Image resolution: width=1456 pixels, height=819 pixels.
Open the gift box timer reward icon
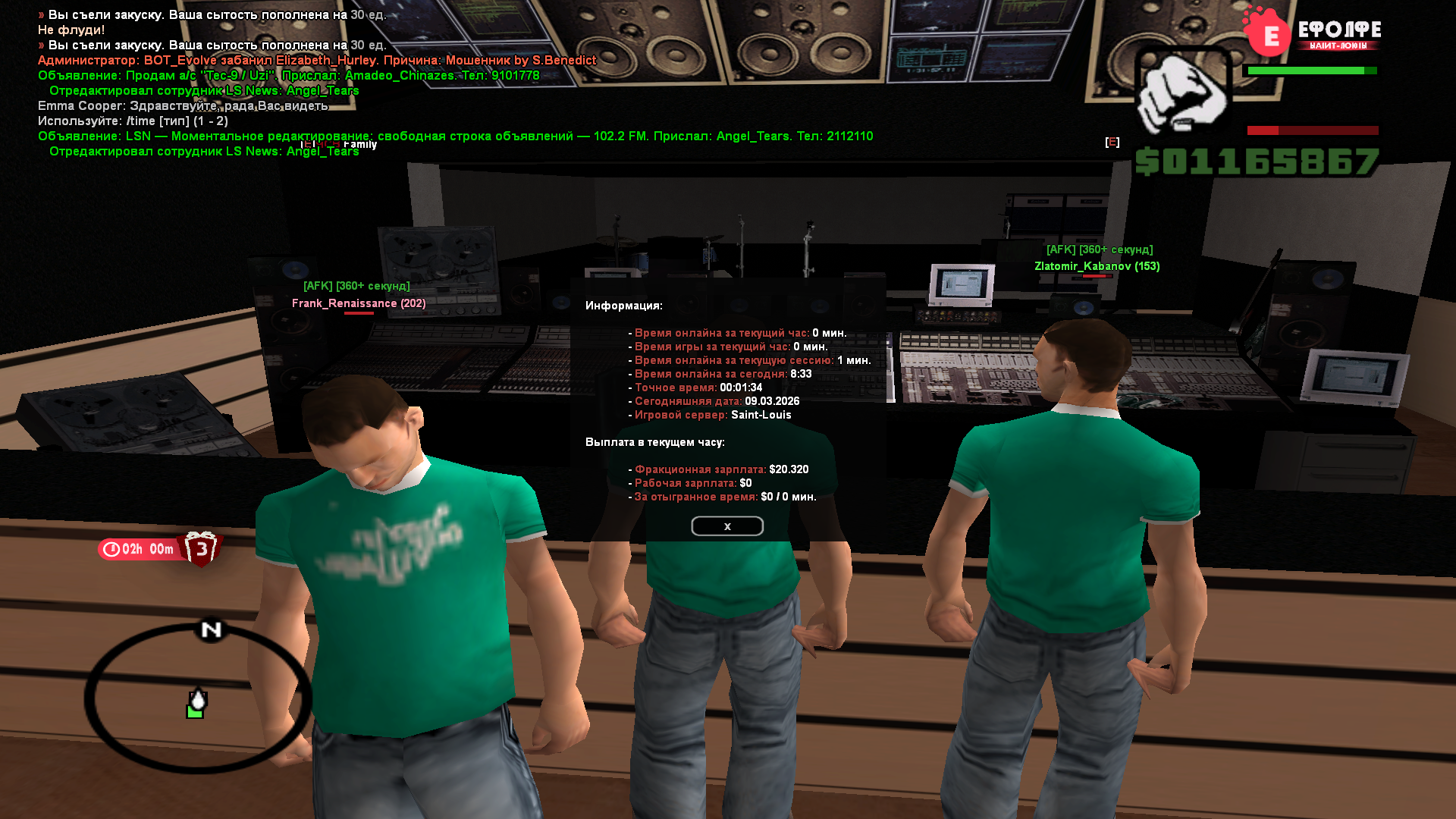(201, 548)
